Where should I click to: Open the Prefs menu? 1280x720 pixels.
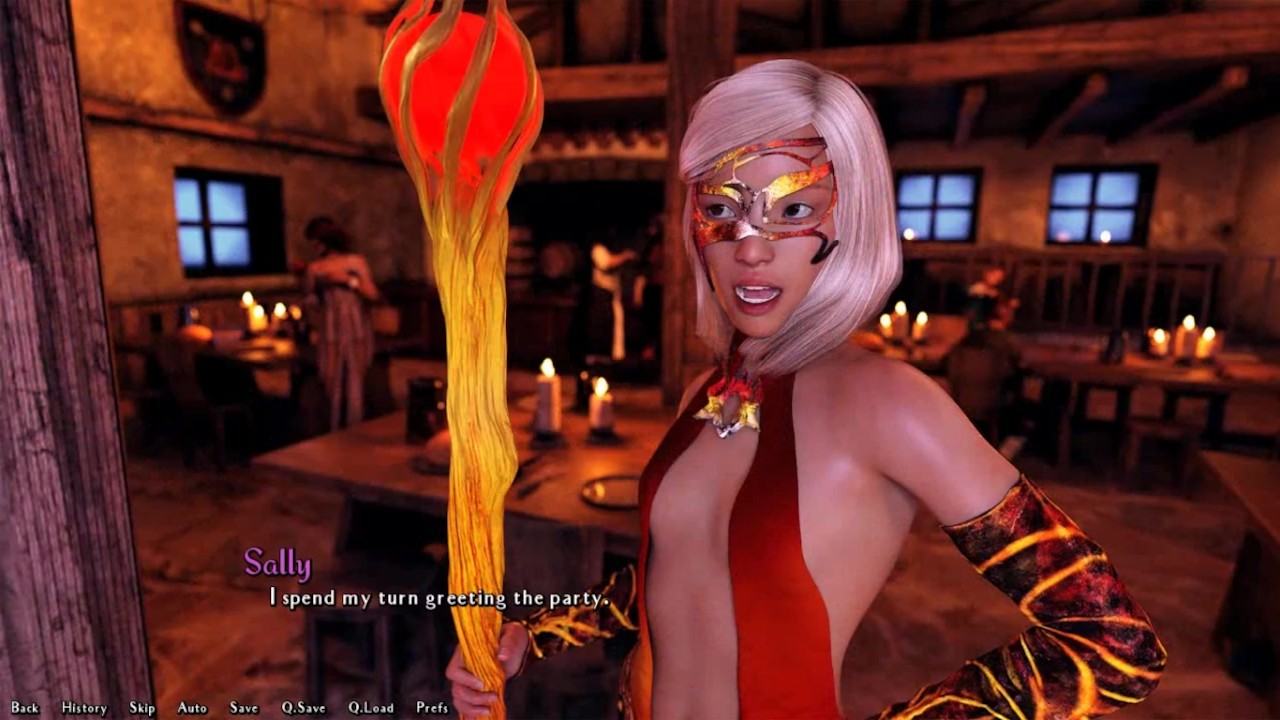pos(432,708)
